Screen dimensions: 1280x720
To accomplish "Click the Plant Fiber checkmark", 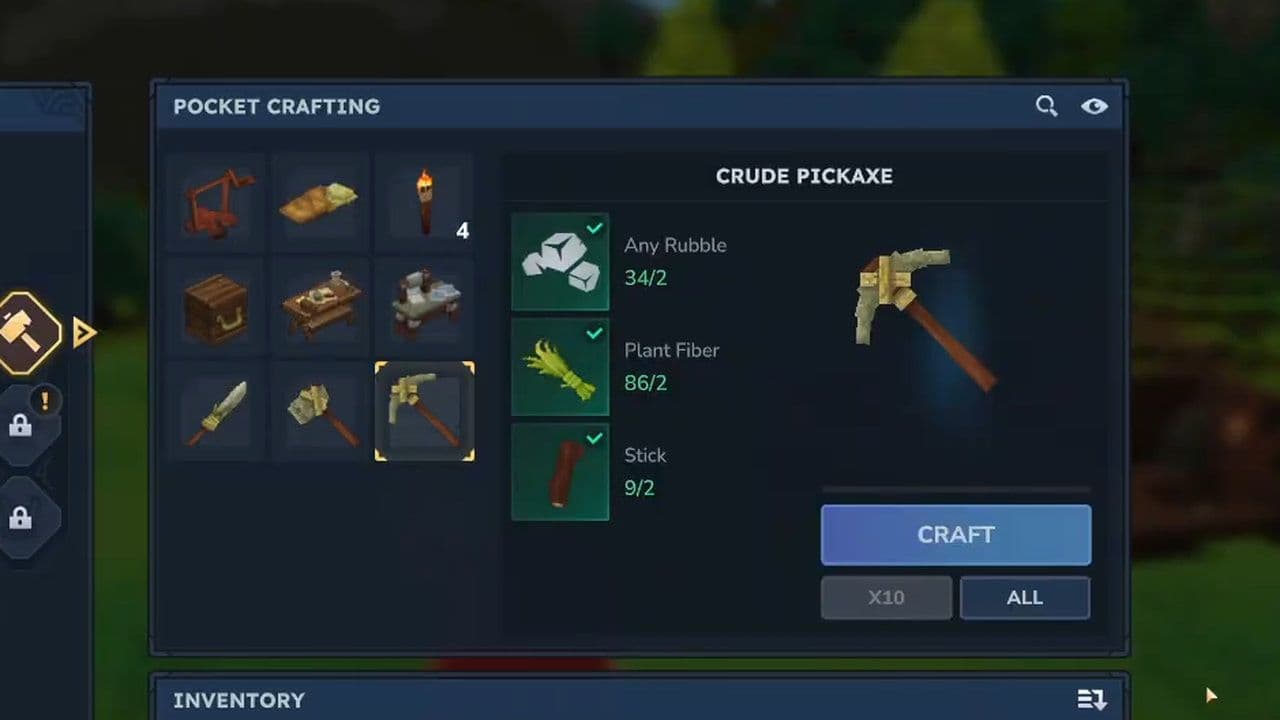I will 596,334.
